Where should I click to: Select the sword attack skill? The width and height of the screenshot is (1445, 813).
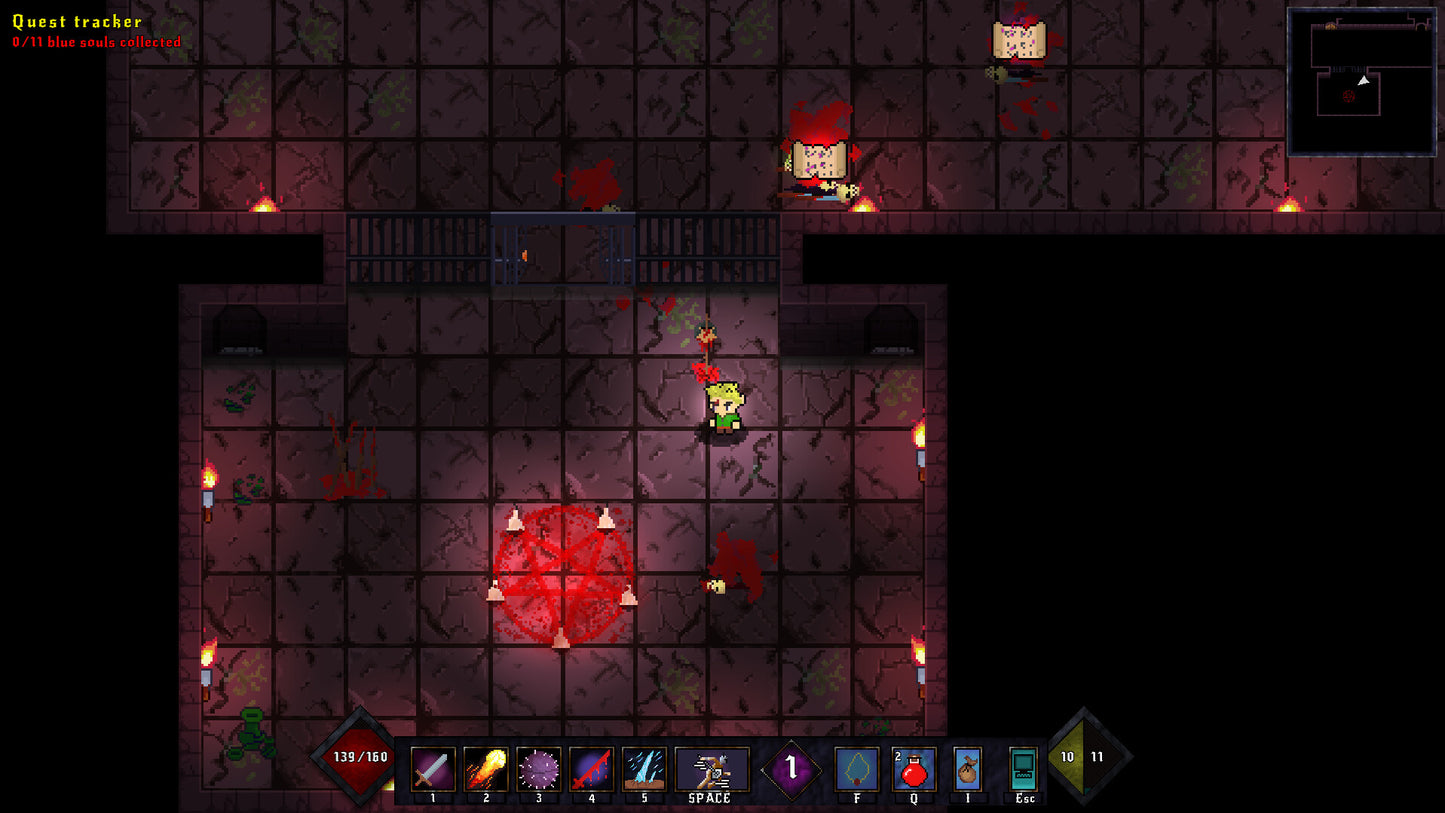click(x=433, y=770)
